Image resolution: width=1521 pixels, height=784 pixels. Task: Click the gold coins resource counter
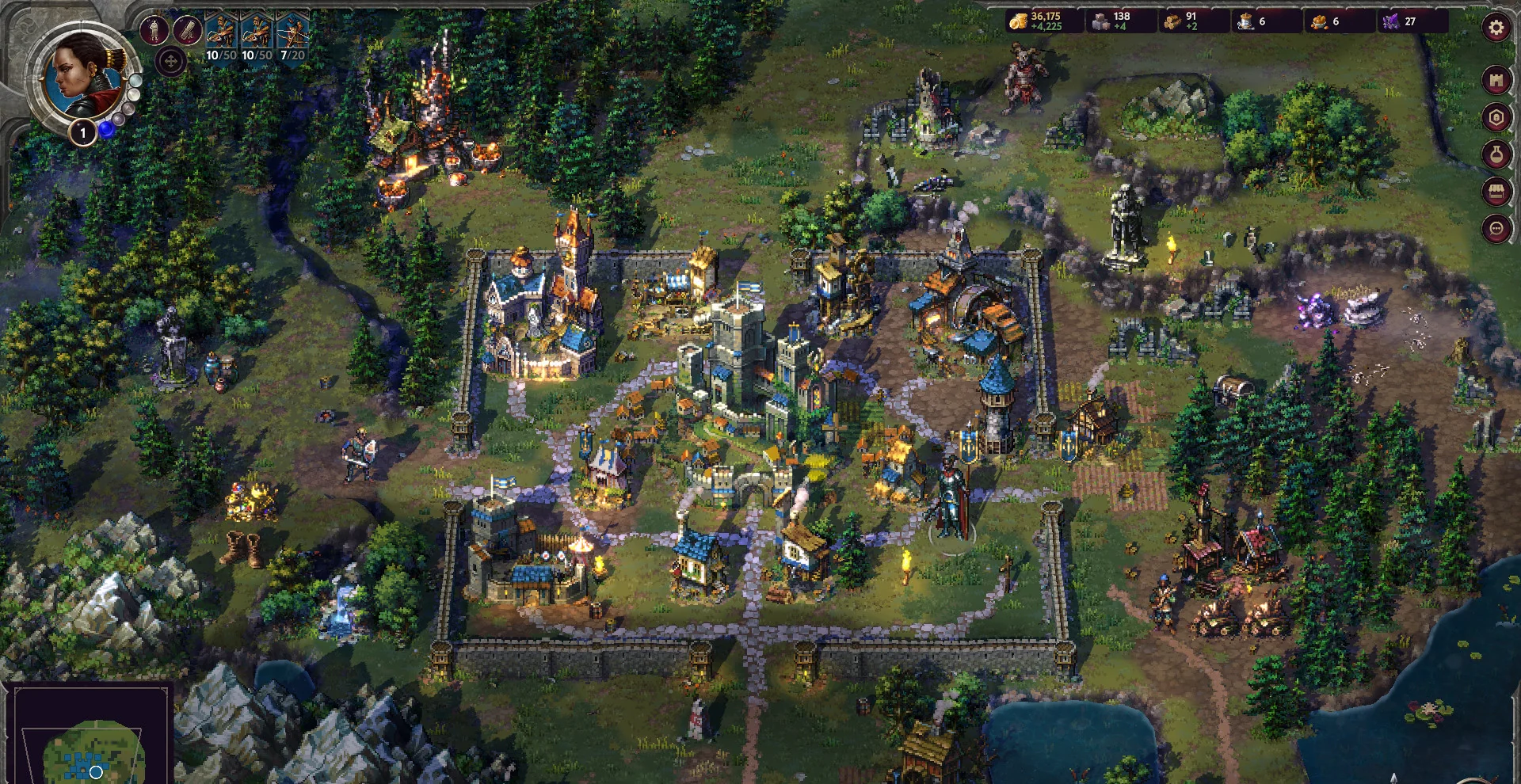pyautogui.click(x=1039, y=21)
